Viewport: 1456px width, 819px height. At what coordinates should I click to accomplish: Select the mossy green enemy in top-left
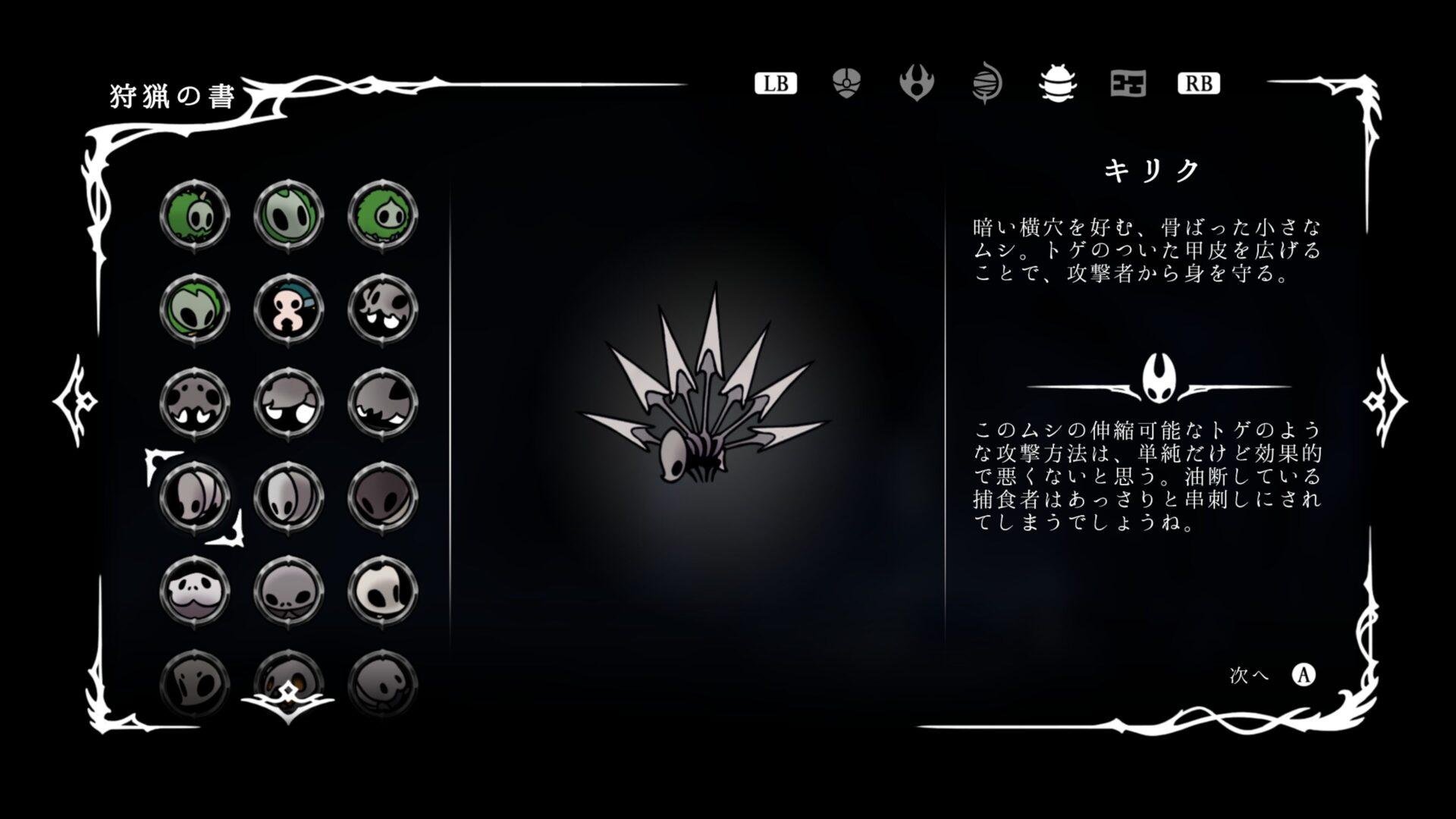[x=194, y=215]
